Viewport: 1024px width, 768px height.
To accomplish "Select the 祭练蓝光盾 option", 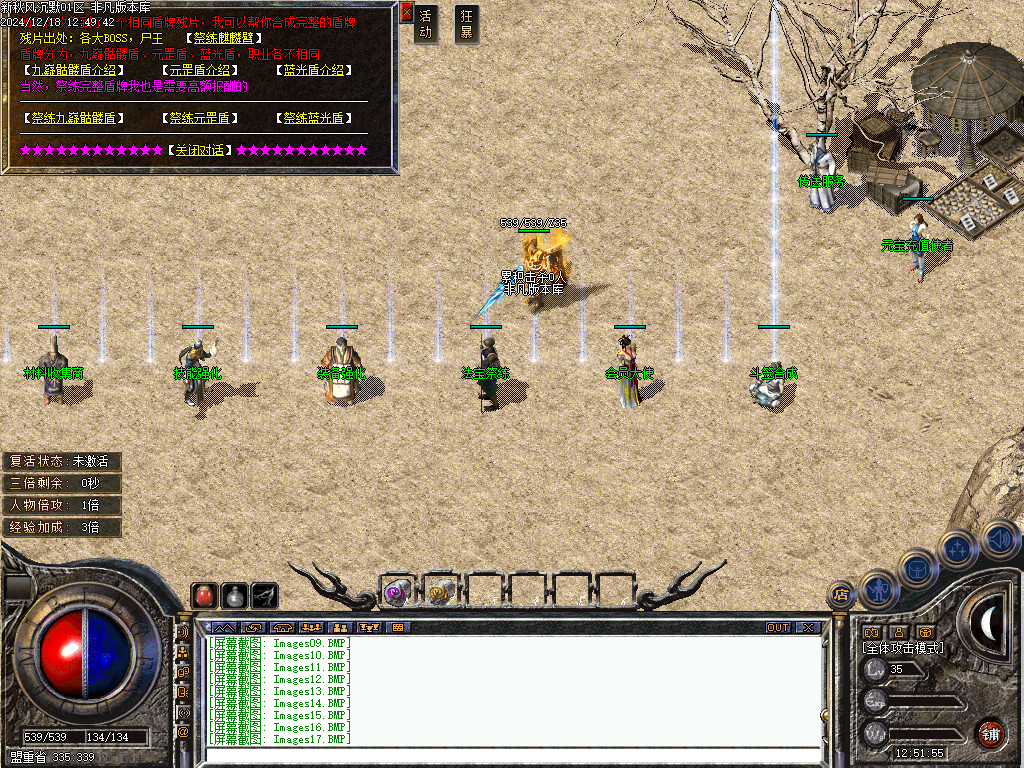I will click(x=314, y=118).
